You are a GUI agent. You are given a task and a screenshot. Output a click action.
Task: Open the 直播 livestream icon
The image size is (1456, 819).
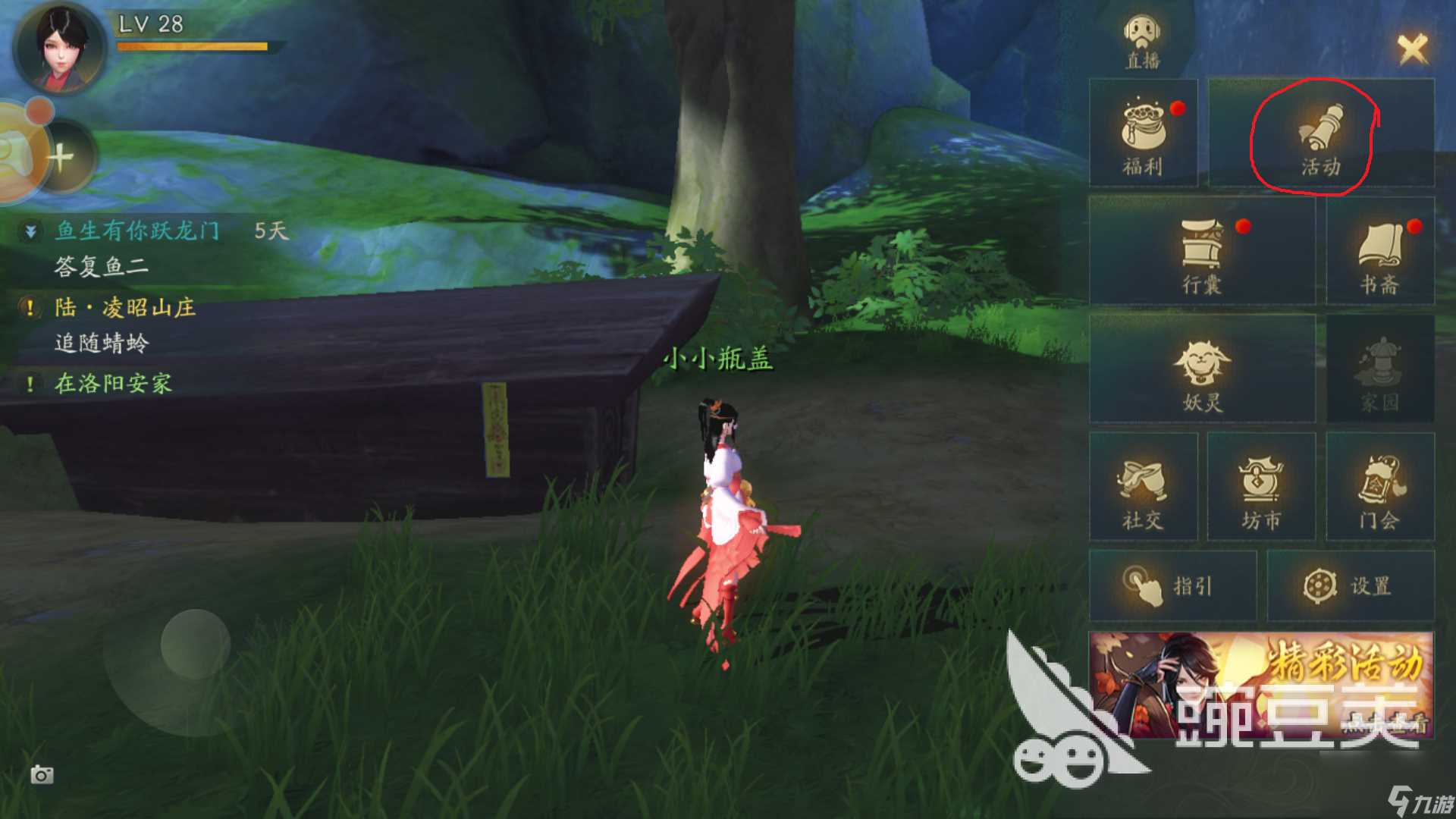(x=1143, y=40)
